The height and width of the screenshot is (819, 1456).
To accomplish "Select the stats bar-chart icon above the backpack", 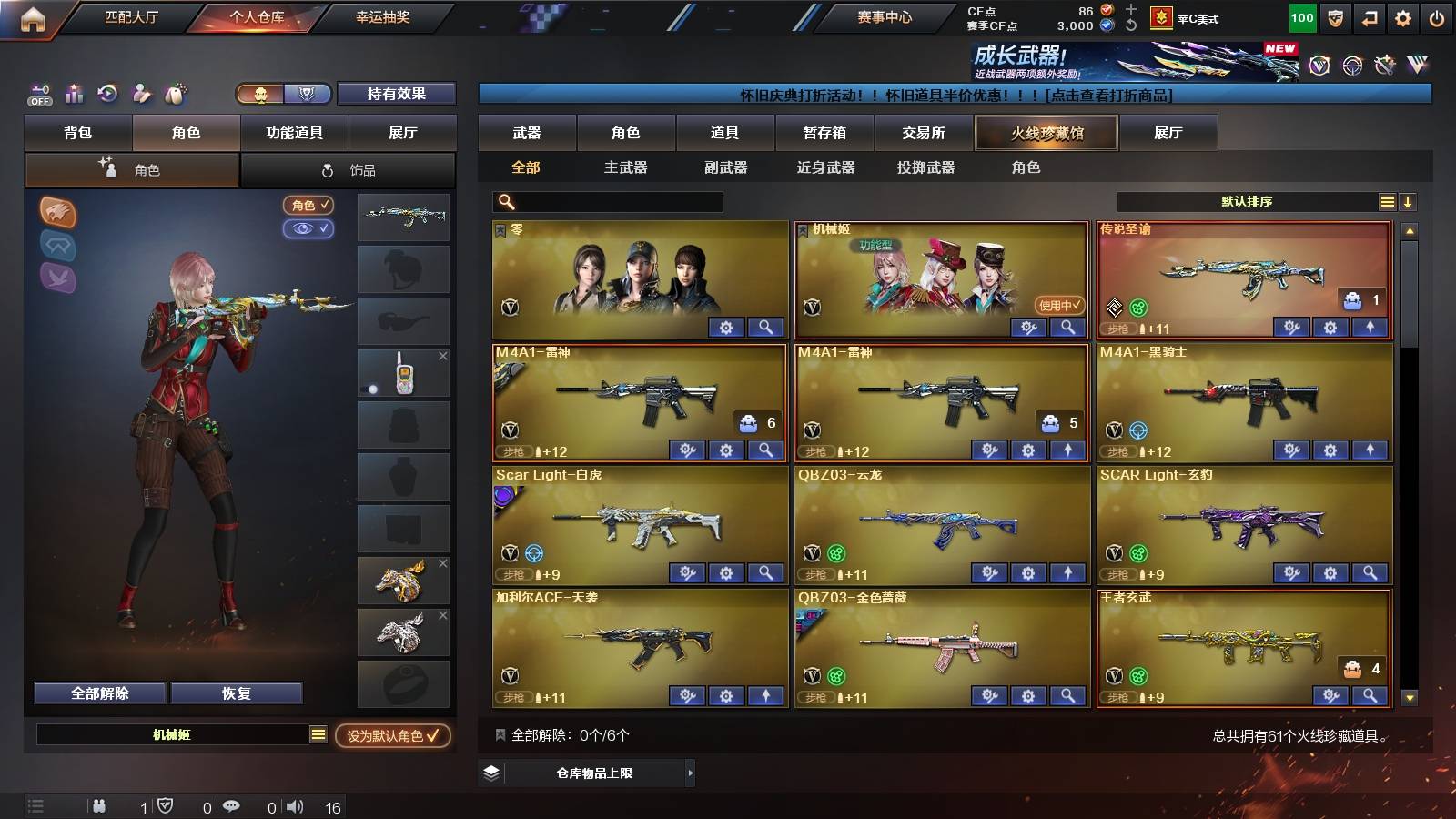I will 74,92.
